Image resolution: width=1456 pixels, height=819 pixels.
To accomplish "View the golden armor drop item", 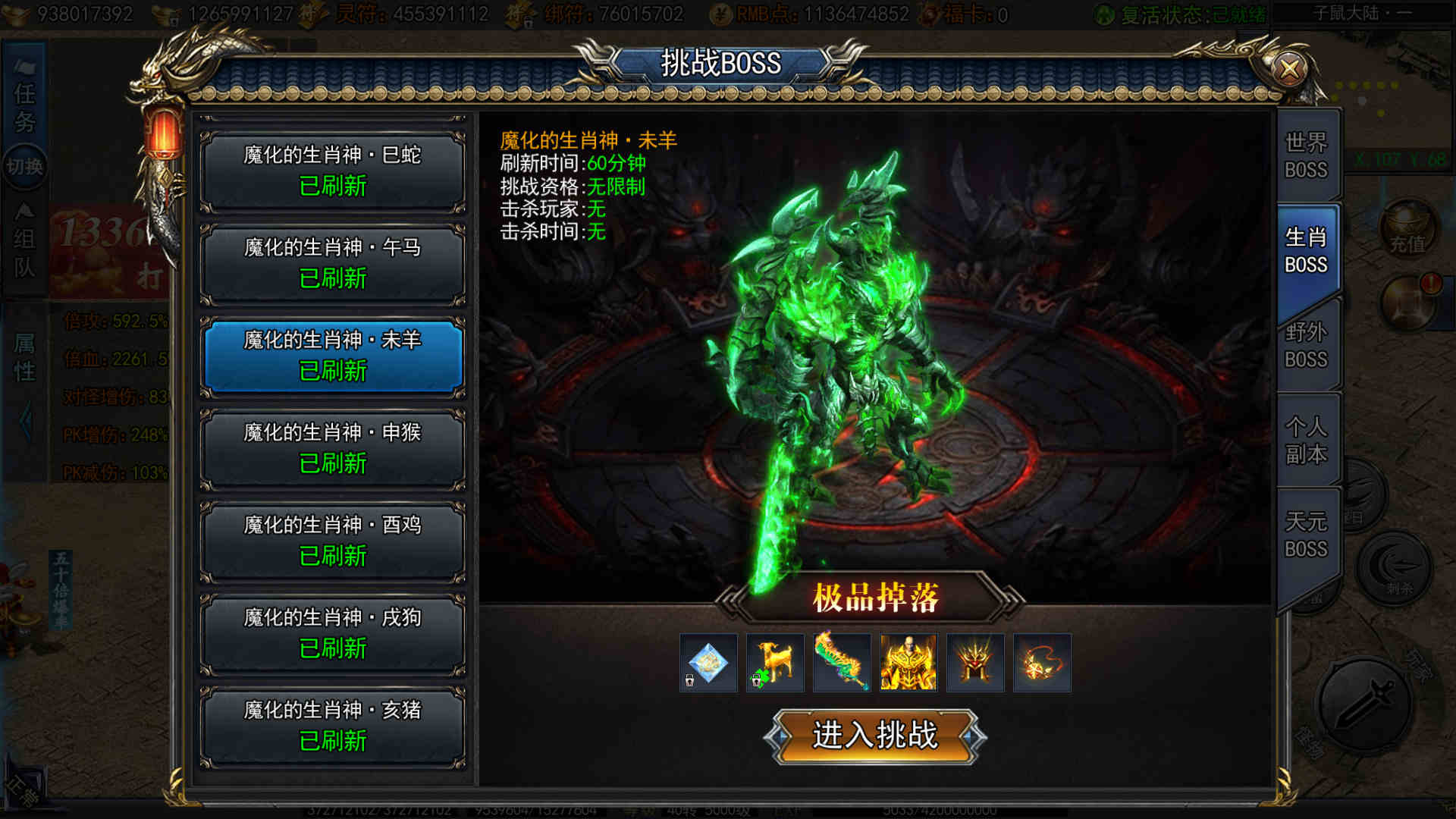I will tap(908, 663).
